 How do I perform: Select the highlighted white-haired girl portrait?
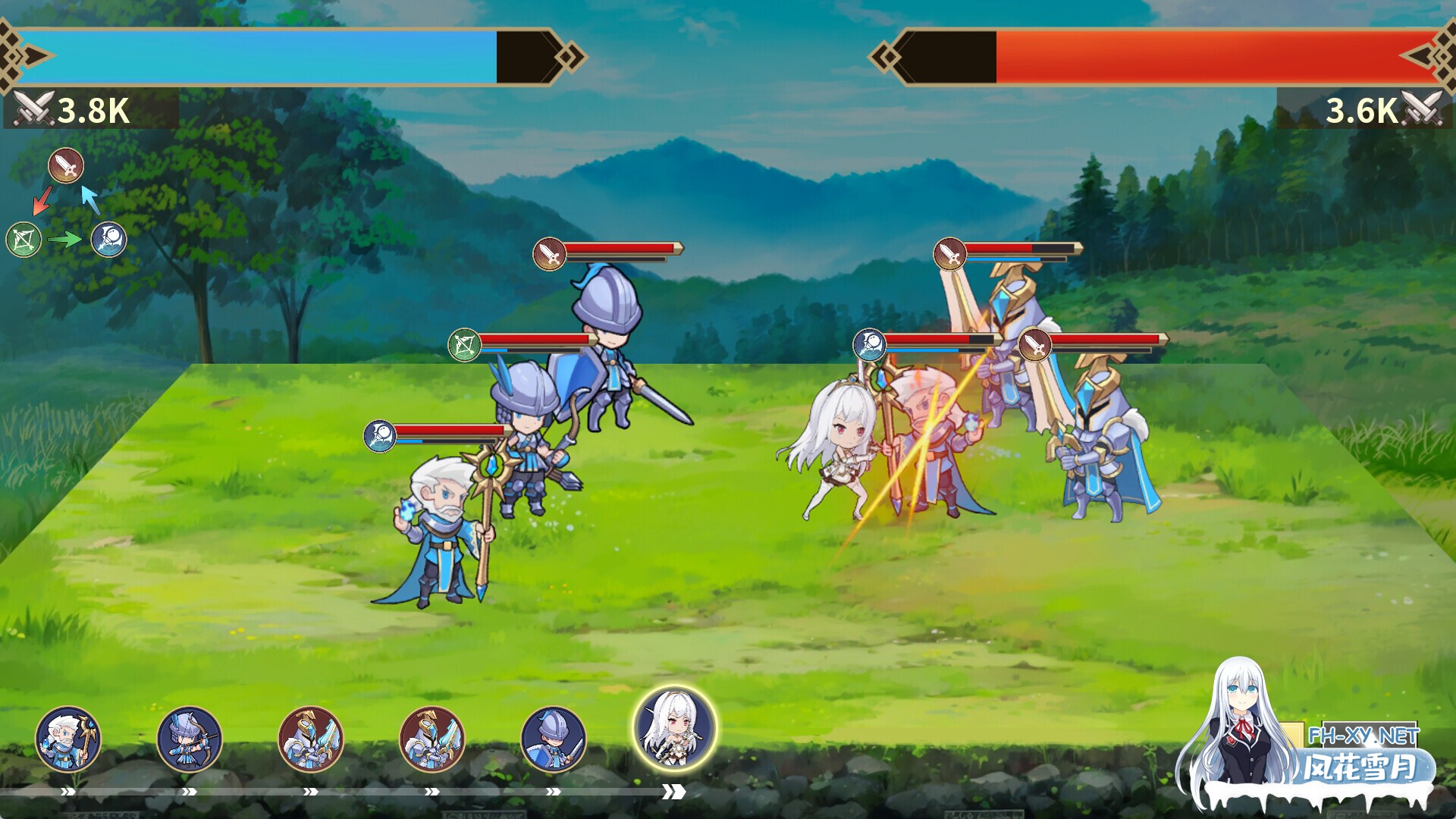[674, 728]
